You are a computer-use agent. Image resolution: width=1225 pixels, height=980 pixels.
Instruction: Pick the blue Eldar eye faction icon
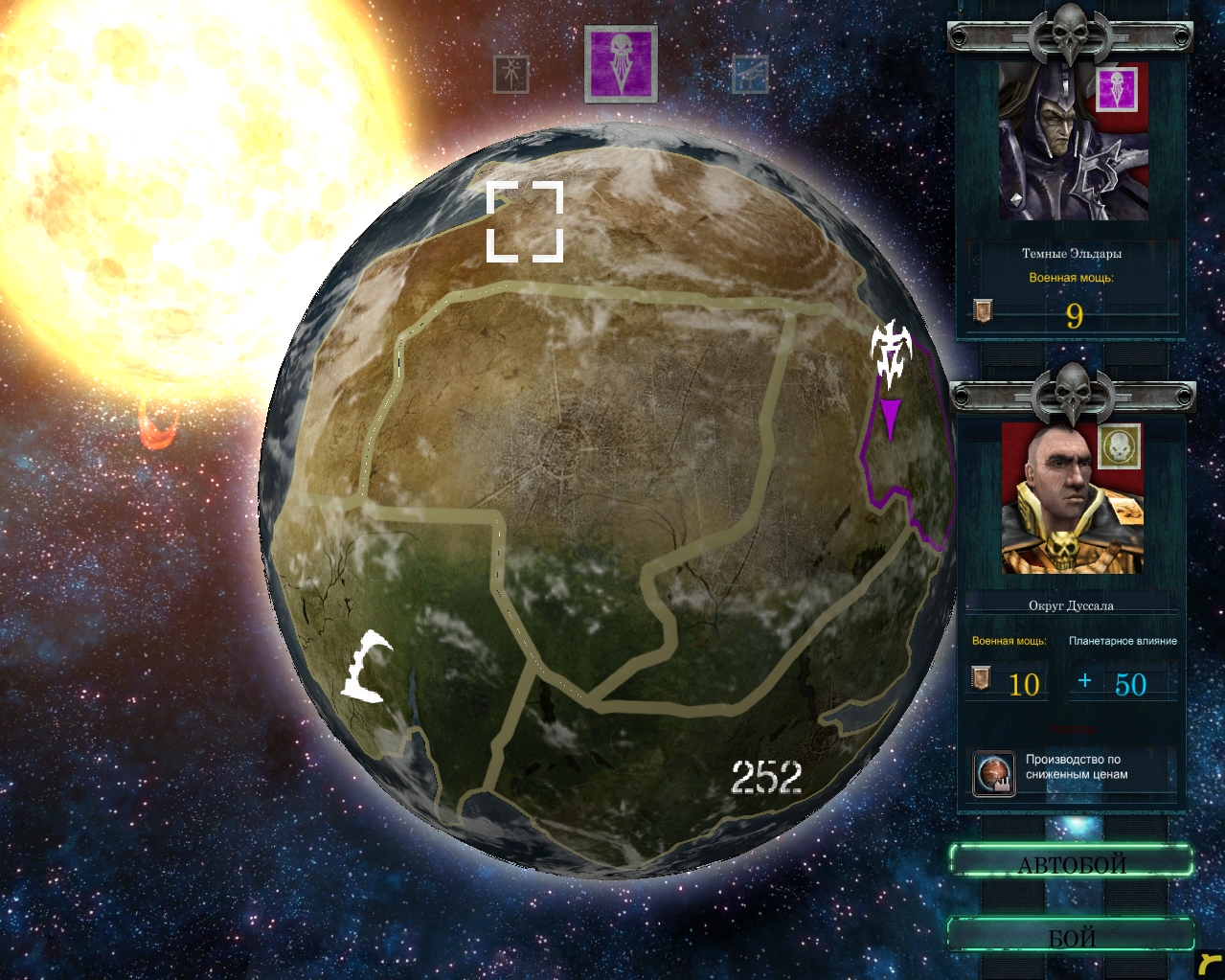(750, 74)
